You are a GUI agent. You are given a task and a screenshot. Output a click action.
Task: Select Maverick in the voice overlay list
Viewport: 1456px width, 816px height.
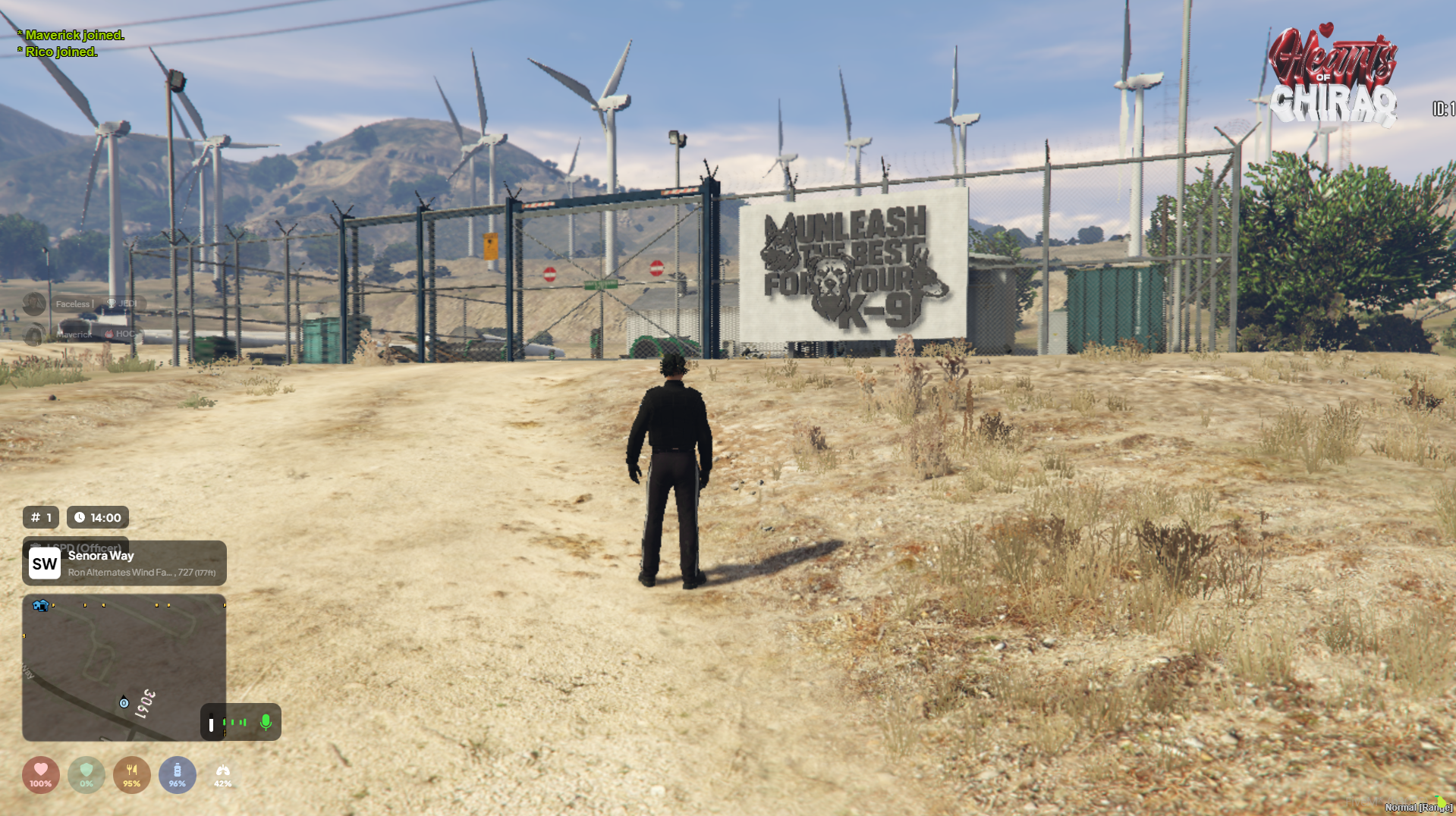click(74, 334)
